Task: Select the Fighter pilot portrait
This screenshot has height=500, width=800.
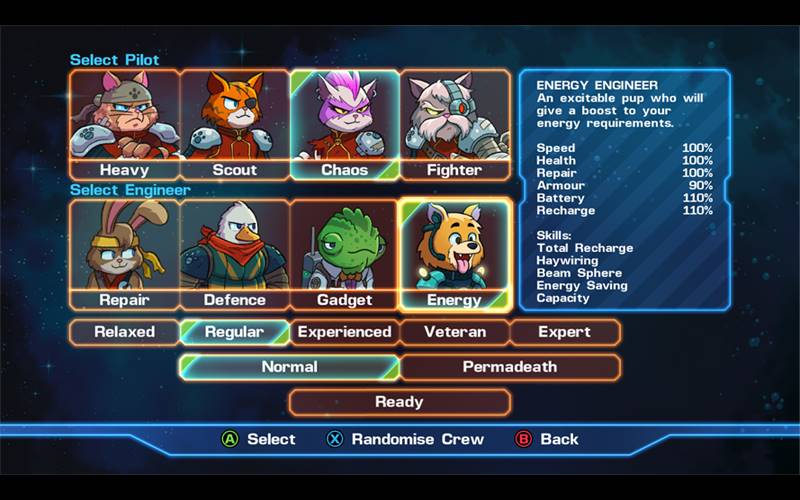Action: 455,124
